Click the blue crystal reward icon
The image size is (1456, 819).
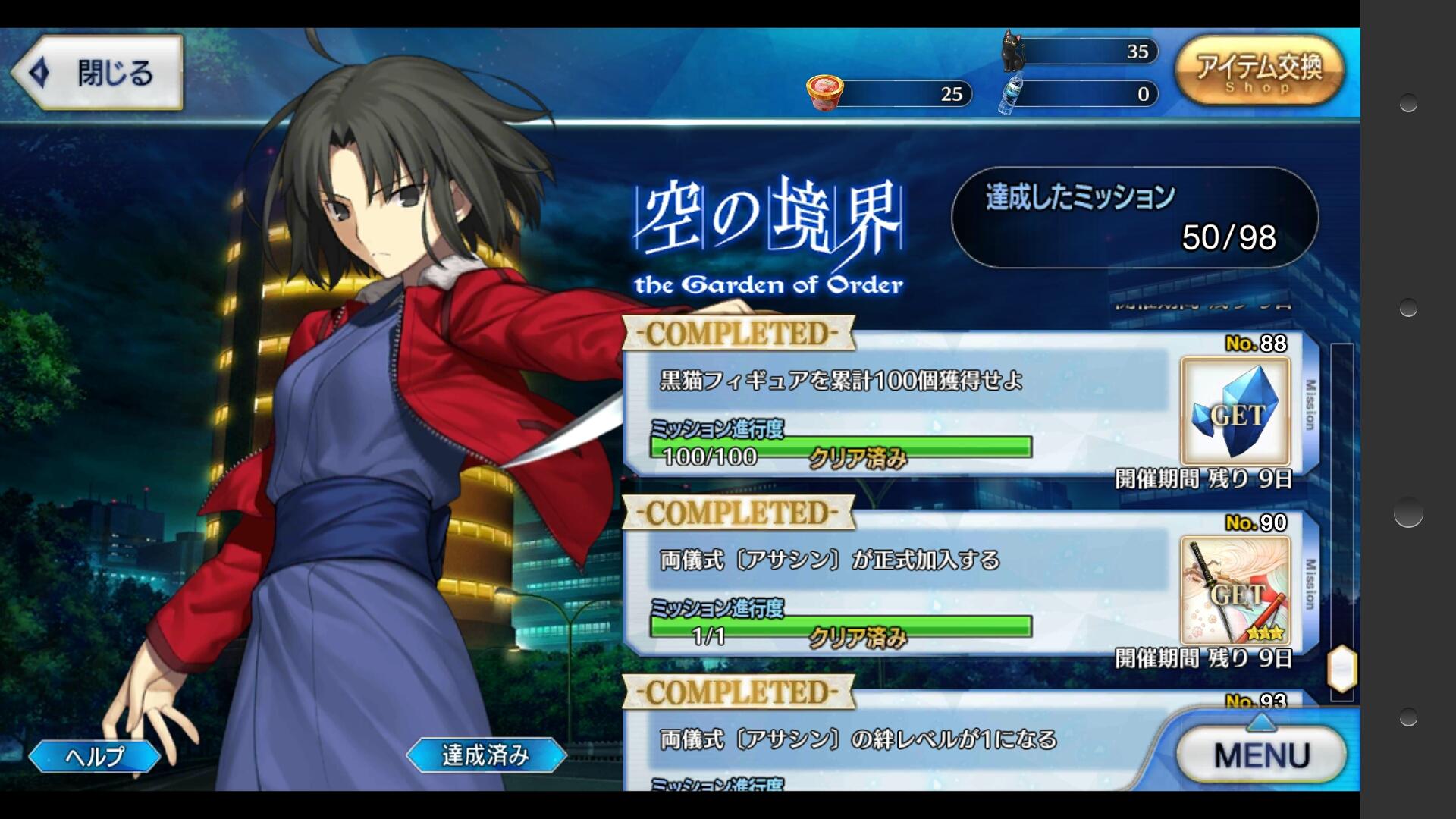1235,412
